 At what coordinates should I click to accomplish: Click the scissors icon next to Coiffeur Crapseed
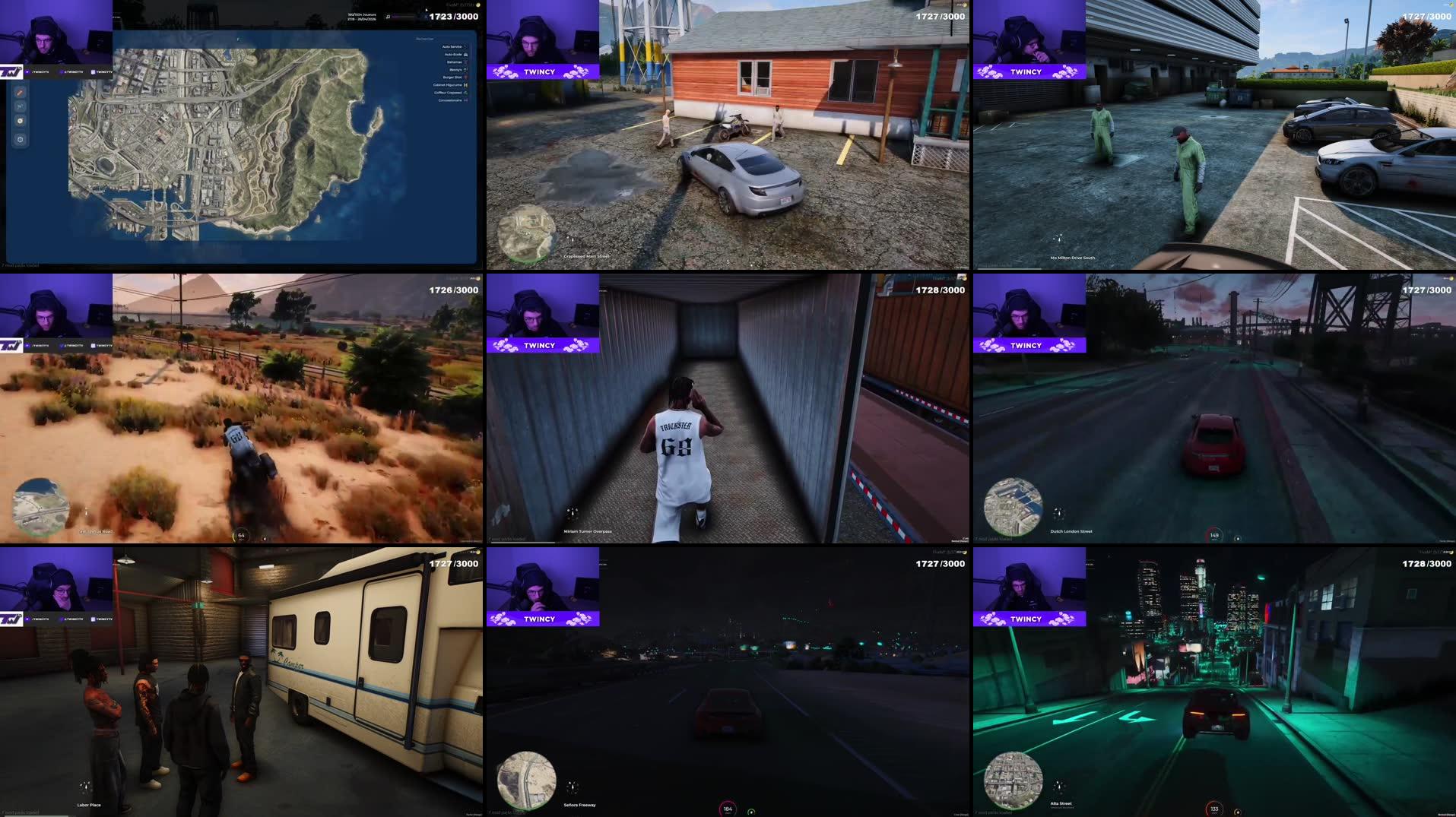click(466, 93)
